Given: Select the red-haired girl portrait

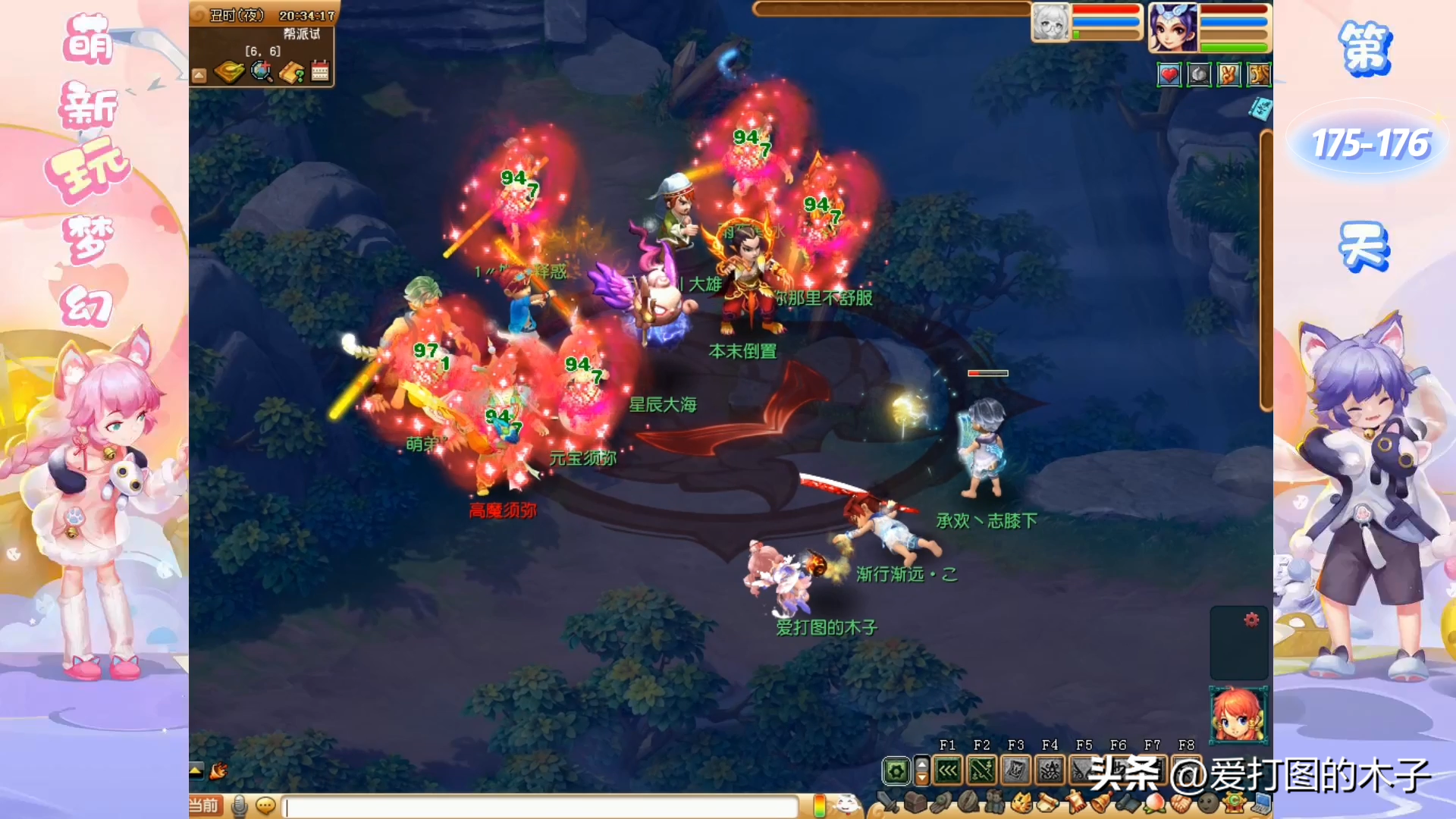Looking at the screenshot, I should (1238, 714).
